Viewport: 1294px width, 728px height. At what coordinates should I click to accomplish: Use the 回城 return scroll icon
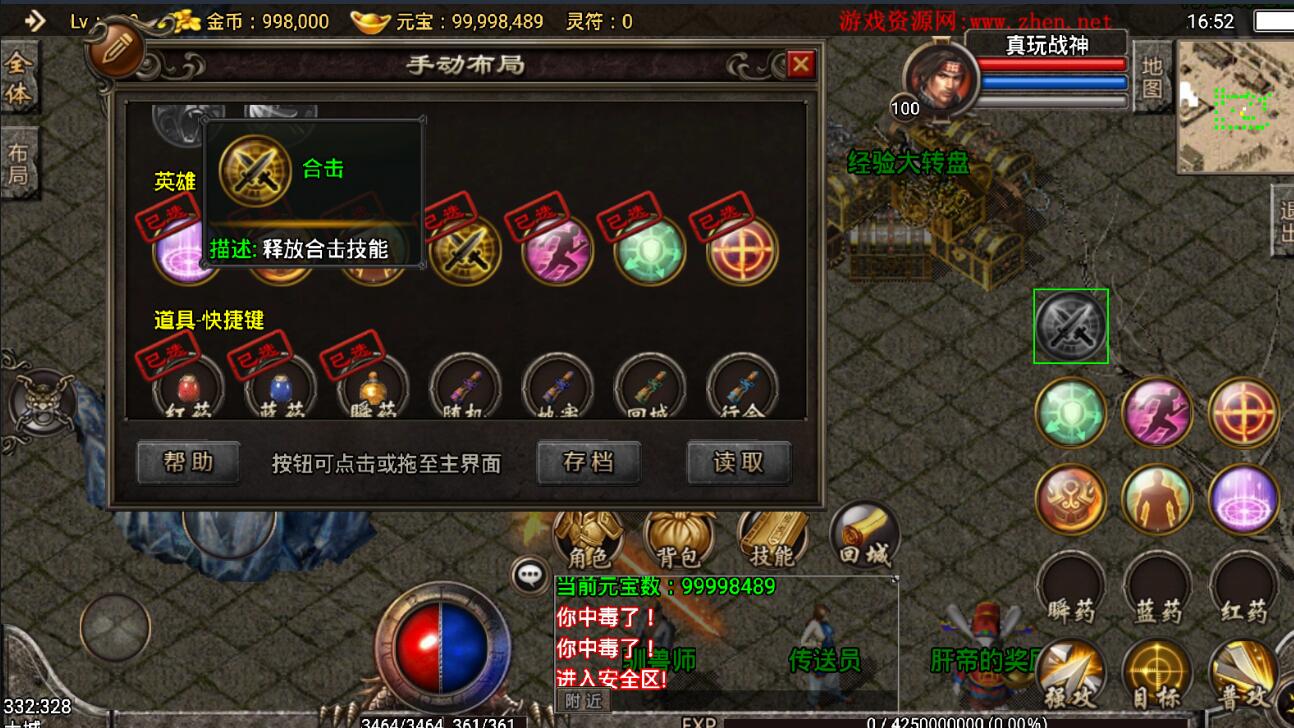[x=862, y=535]
